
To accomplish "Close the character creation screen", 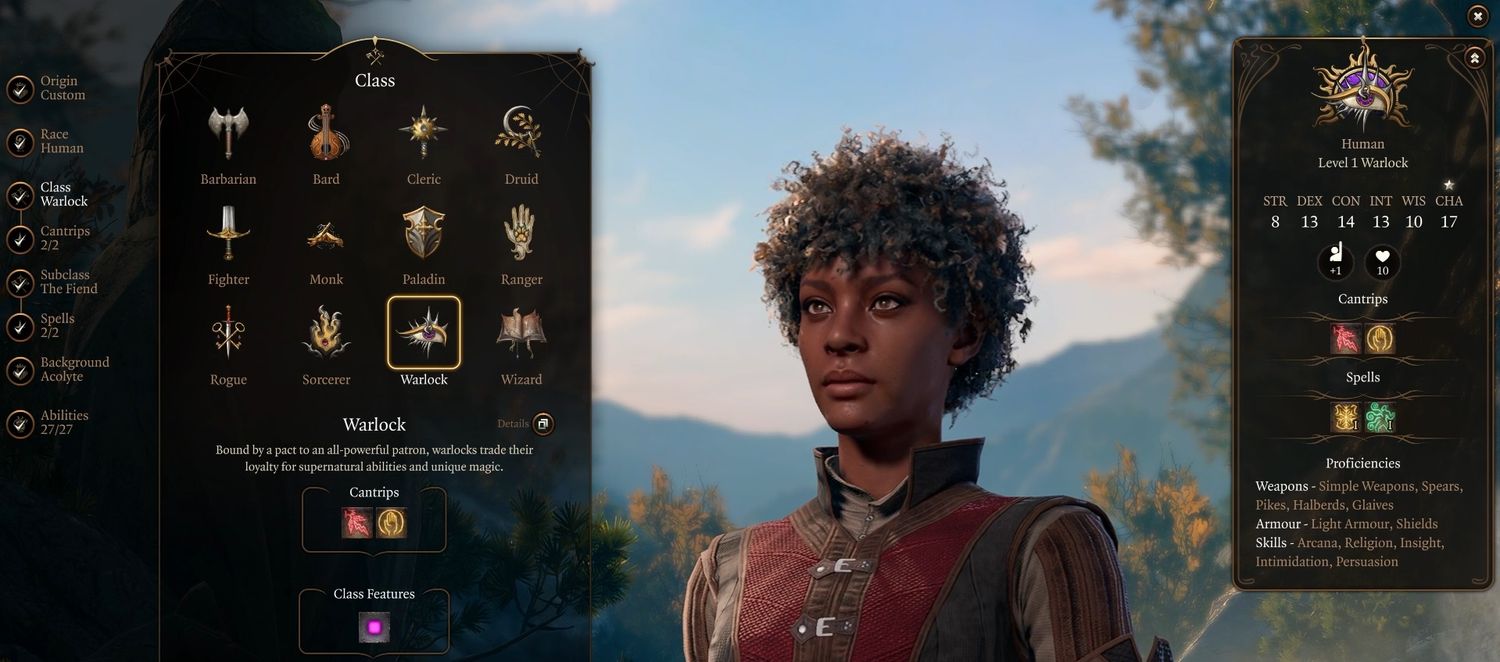I will point(1478,16).
